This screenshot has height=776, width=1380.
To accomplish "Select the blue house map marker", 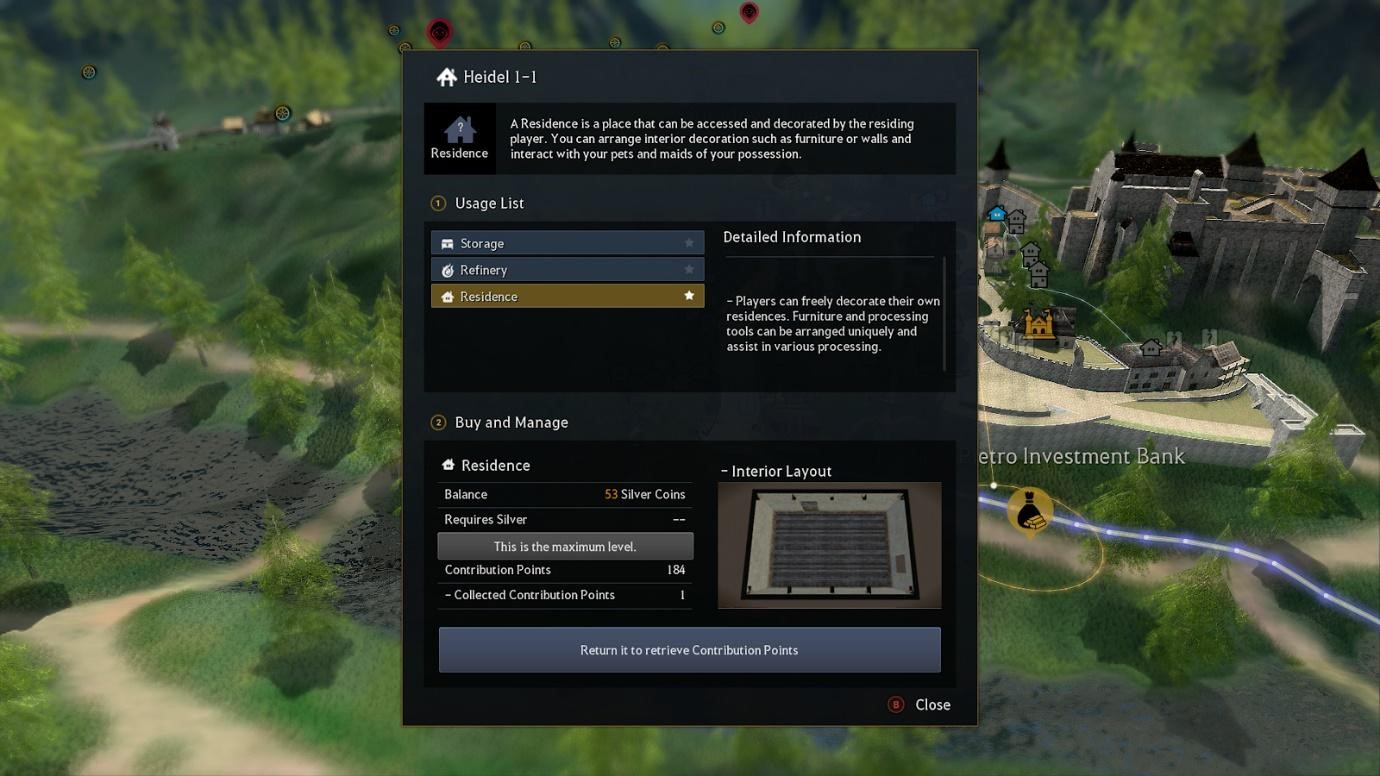I will click(997, 213).
